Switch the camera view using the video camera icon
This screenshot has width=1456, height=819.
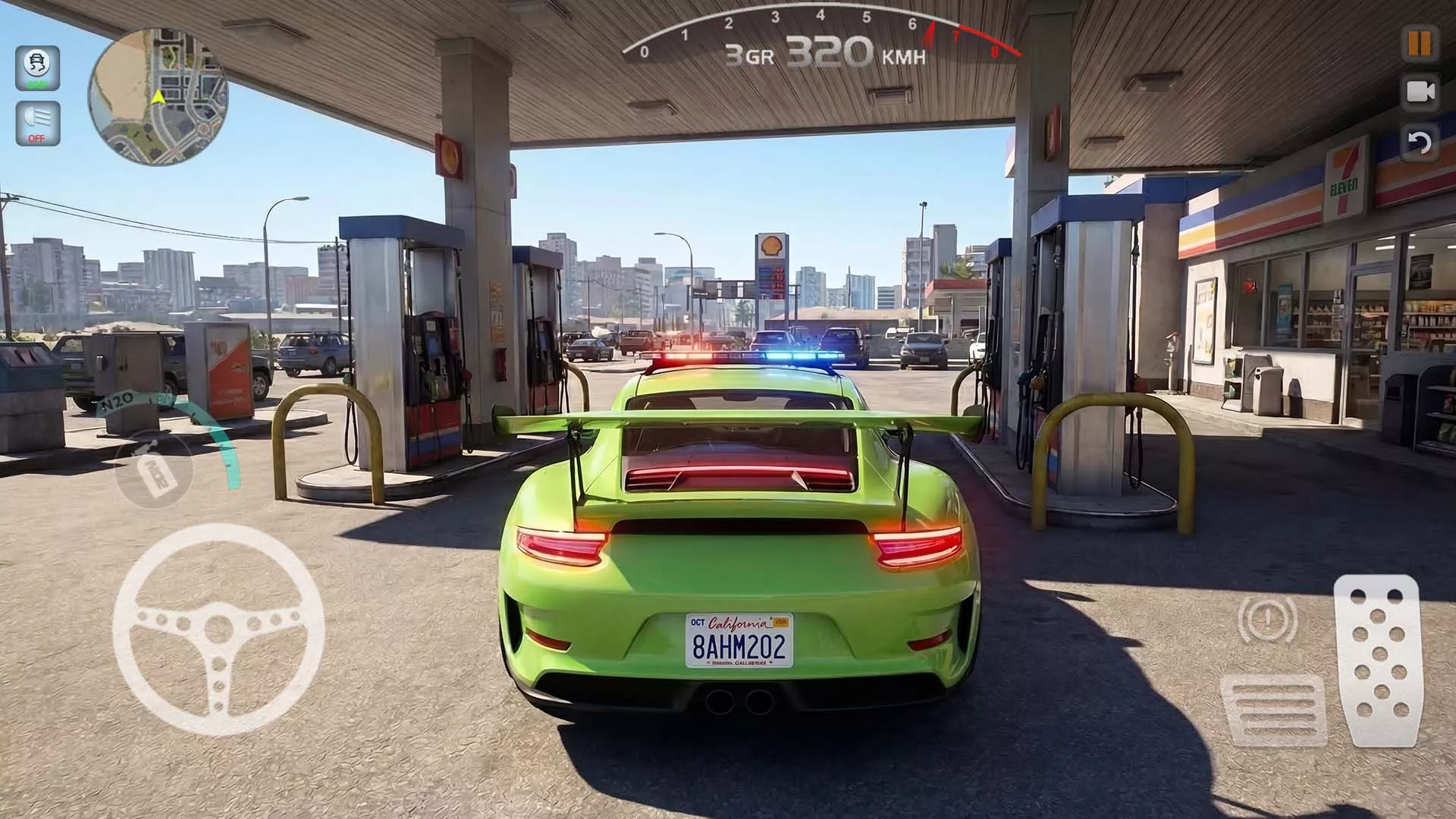1420,93
